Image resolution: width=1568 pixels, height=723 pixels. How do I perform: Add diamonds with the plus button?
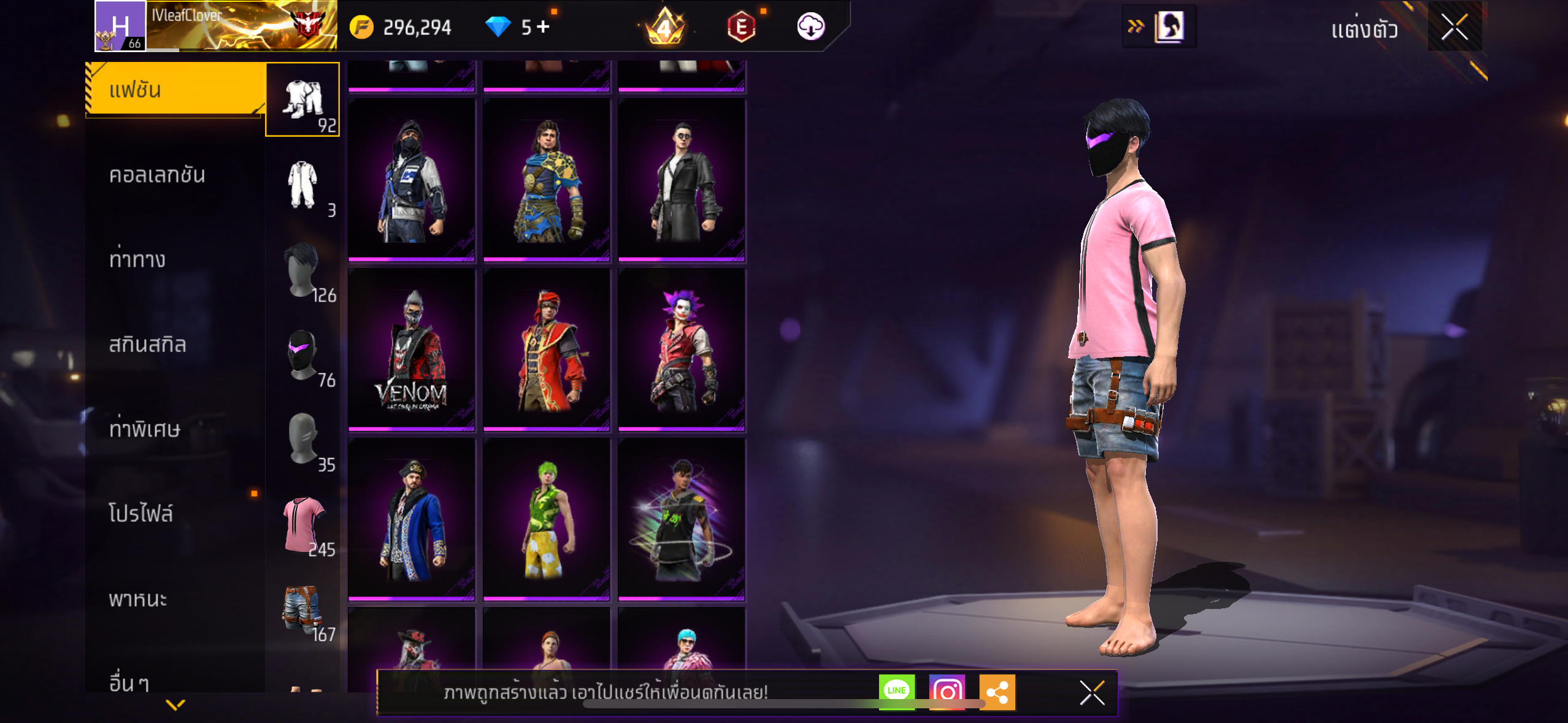click(543, 26)
